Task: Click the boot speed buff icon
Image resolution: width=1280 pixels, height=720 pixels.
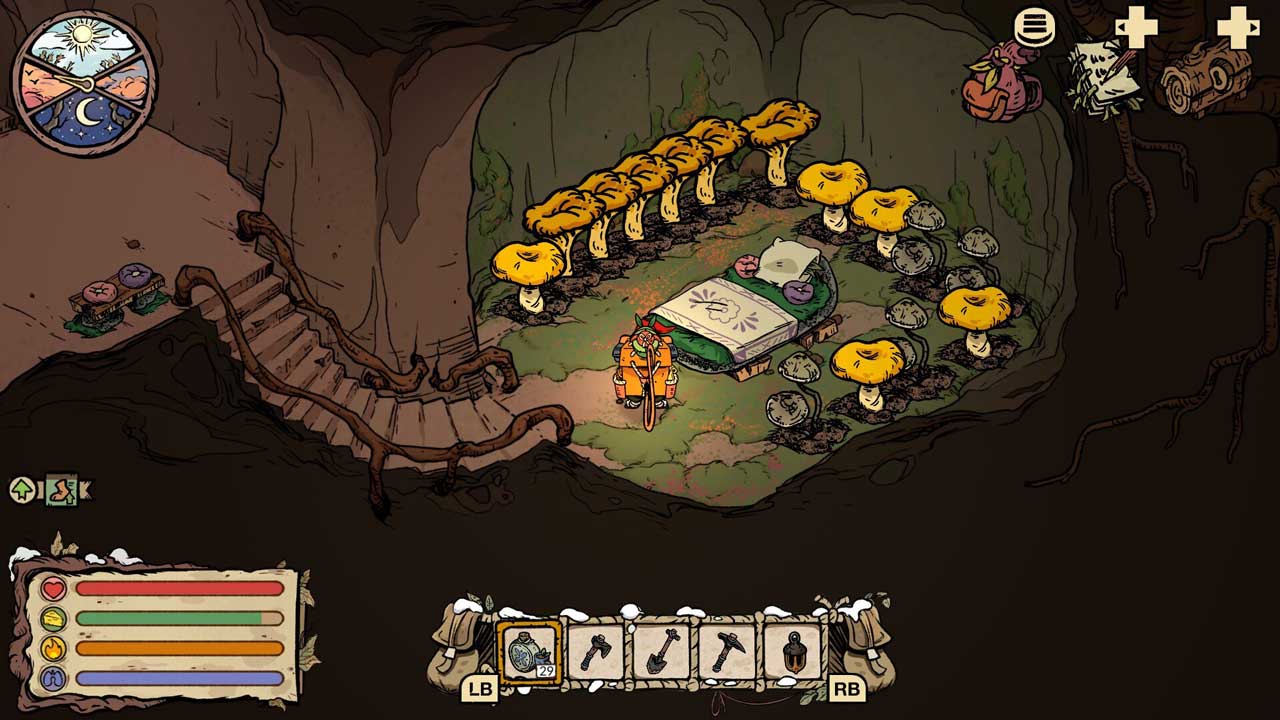Action: pyautogui.click(x=62, y=490)
